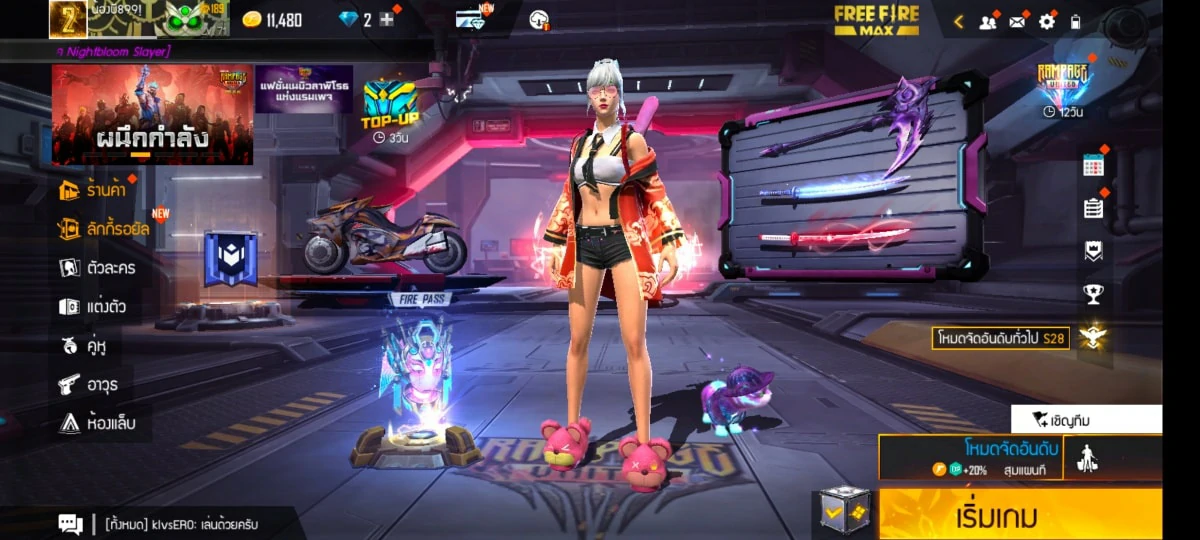This screenshot has height=540, width=1200.
Task: Open the ร้านค้า shop menu
Action: [x=98, y=190]
